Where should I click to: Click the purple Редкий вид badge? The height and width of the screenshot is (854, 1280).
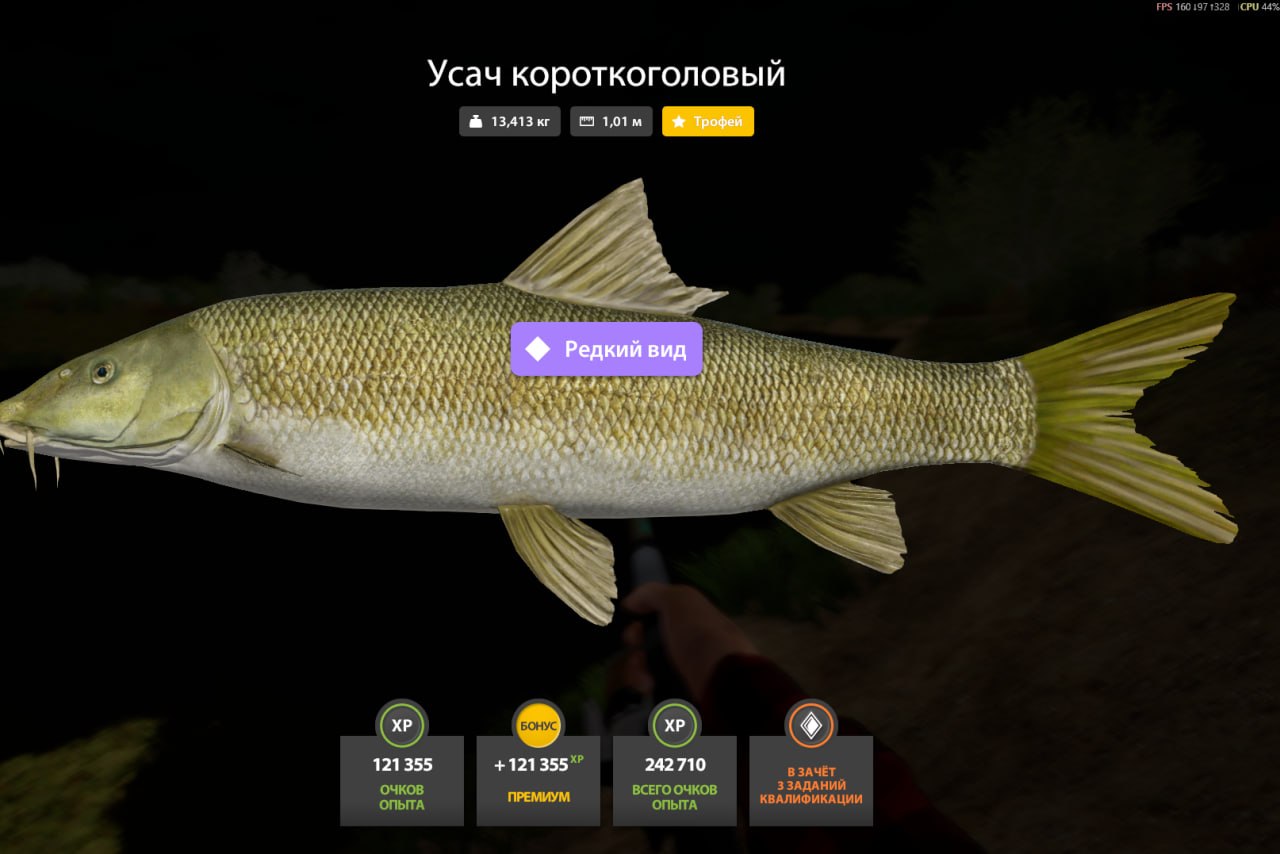pos(606,349)
